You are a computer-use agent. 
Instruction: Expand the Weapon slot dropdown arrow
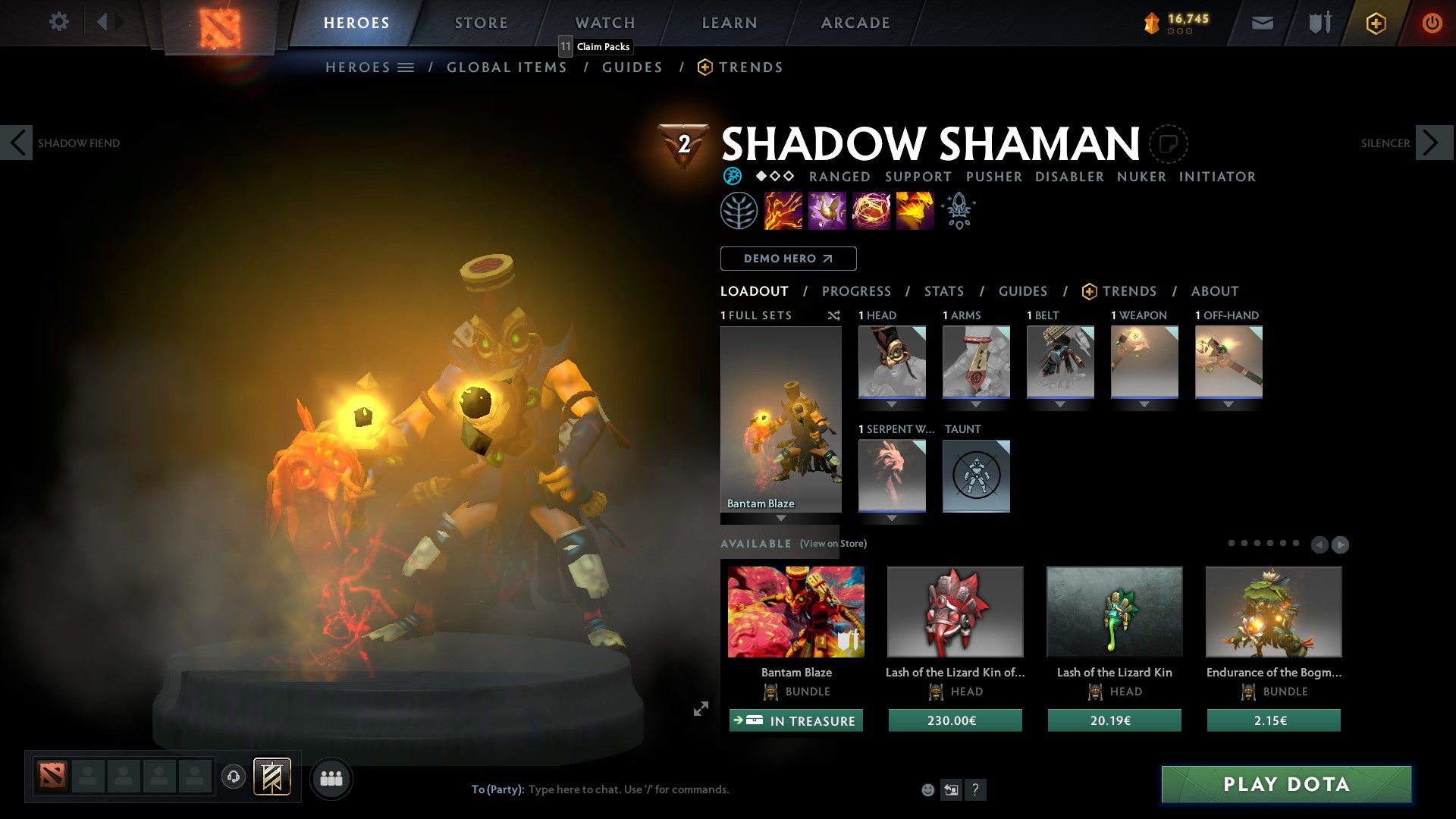click(x=1145, y=404)
